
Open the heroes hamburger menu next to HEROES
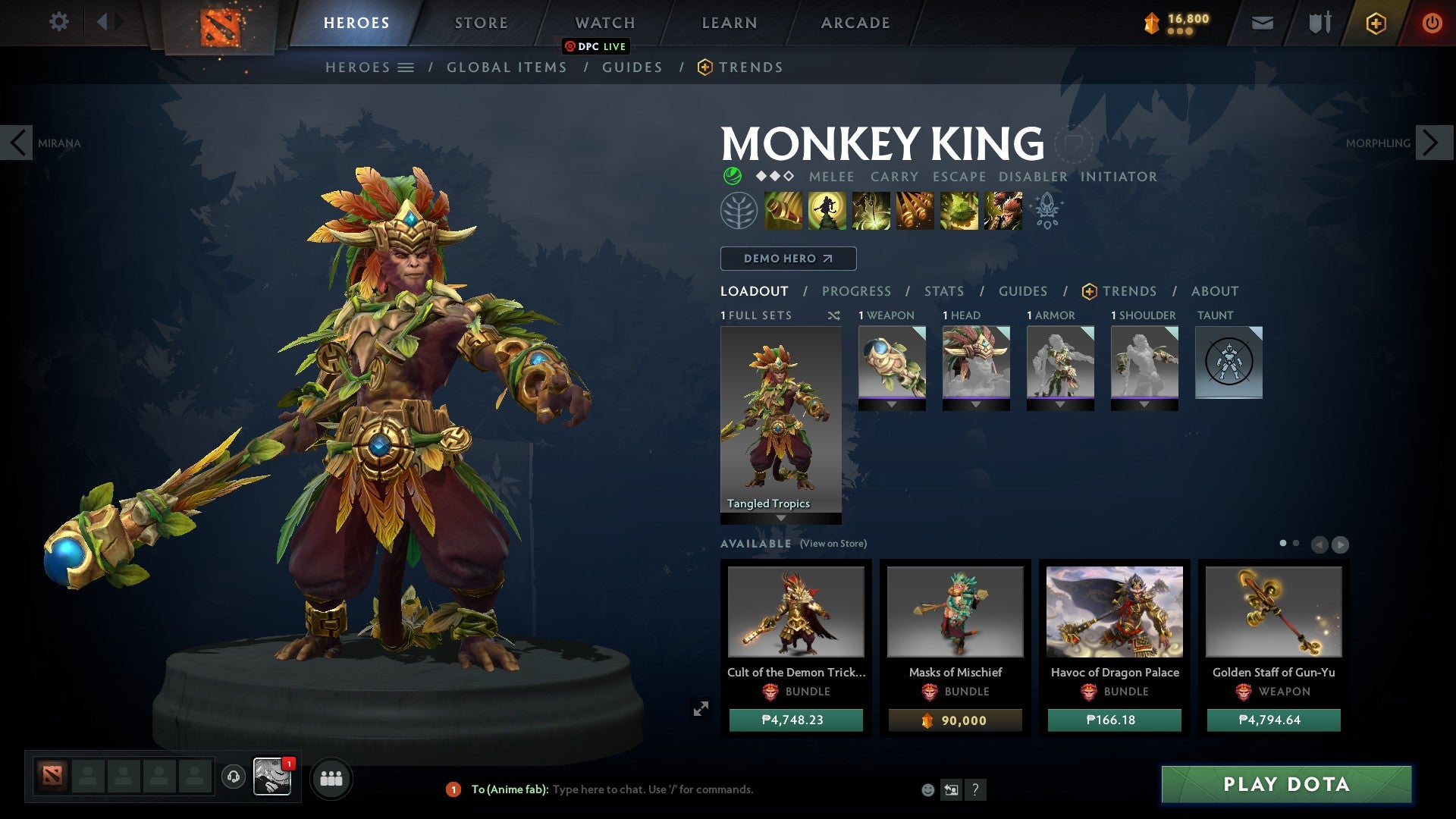[x=406, y=67]
